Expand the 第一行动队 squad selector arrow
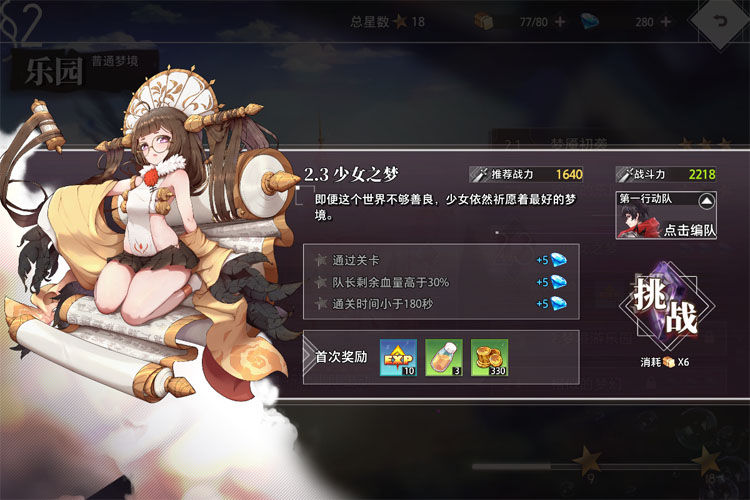The image size is (750, 500). coord(707,200)
